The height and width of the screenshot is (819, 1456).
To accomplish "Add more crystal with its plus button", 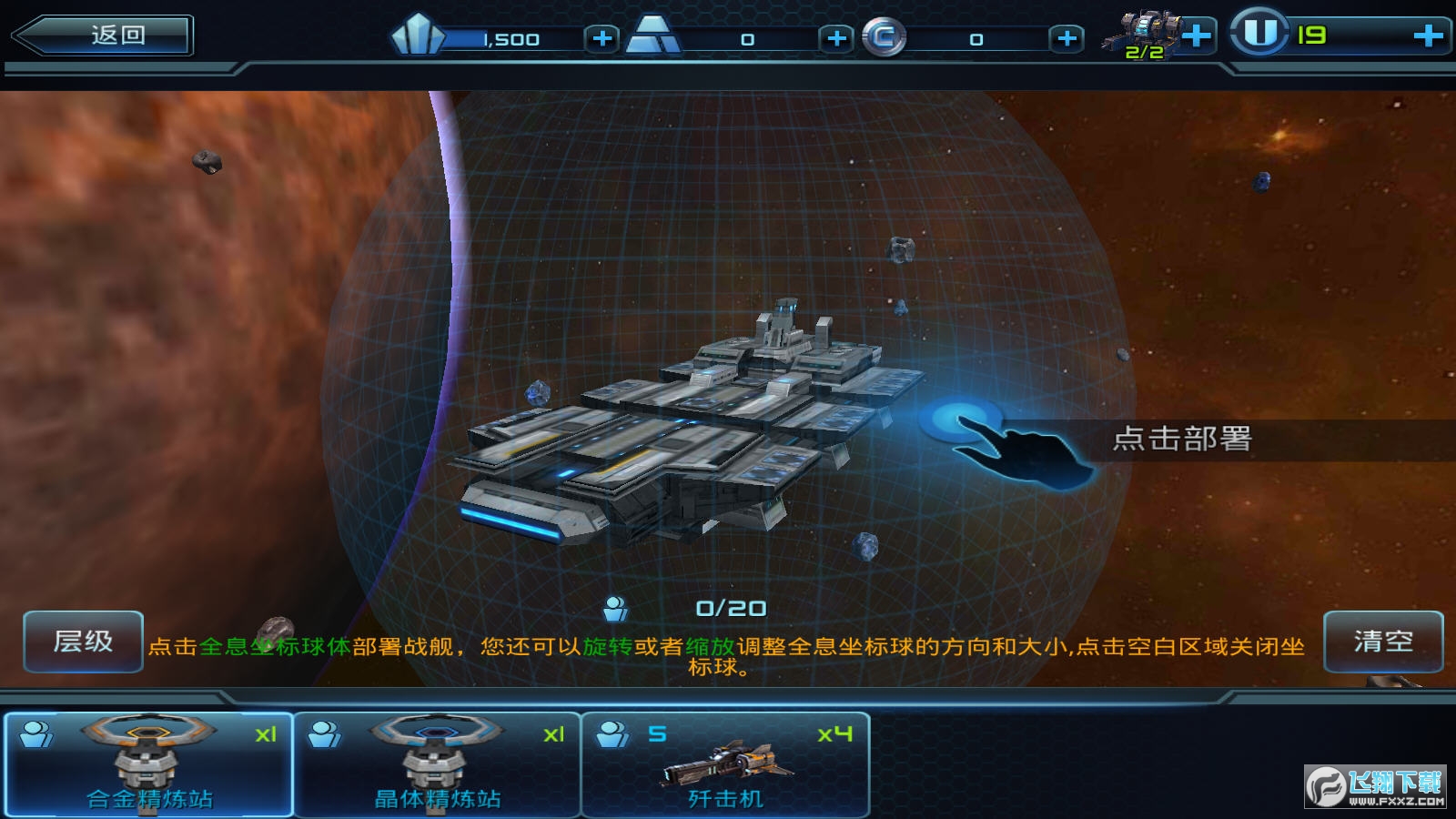I will pos(602,38).
